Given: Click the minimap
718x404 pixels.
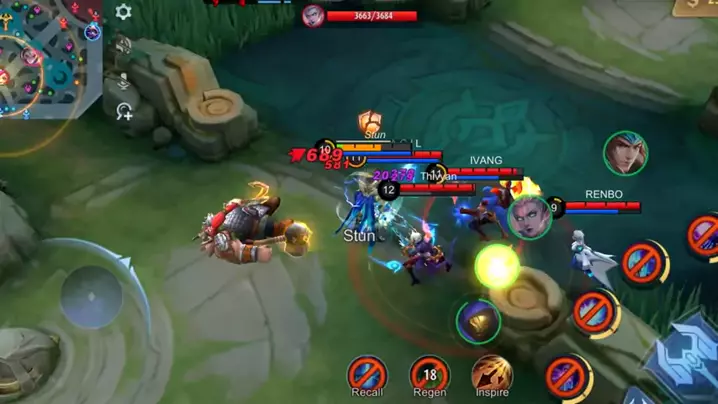Looking at the screenshot, I should click(50, 58).
